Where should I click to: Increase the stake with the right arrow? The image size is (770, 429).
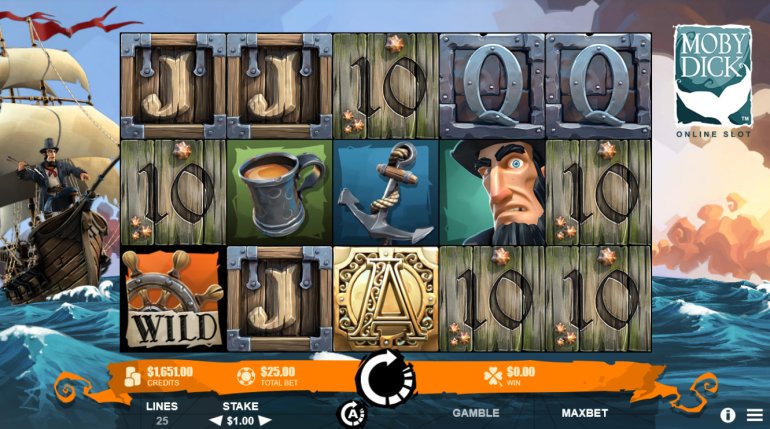pyautogui.click(x=266, y=421)
